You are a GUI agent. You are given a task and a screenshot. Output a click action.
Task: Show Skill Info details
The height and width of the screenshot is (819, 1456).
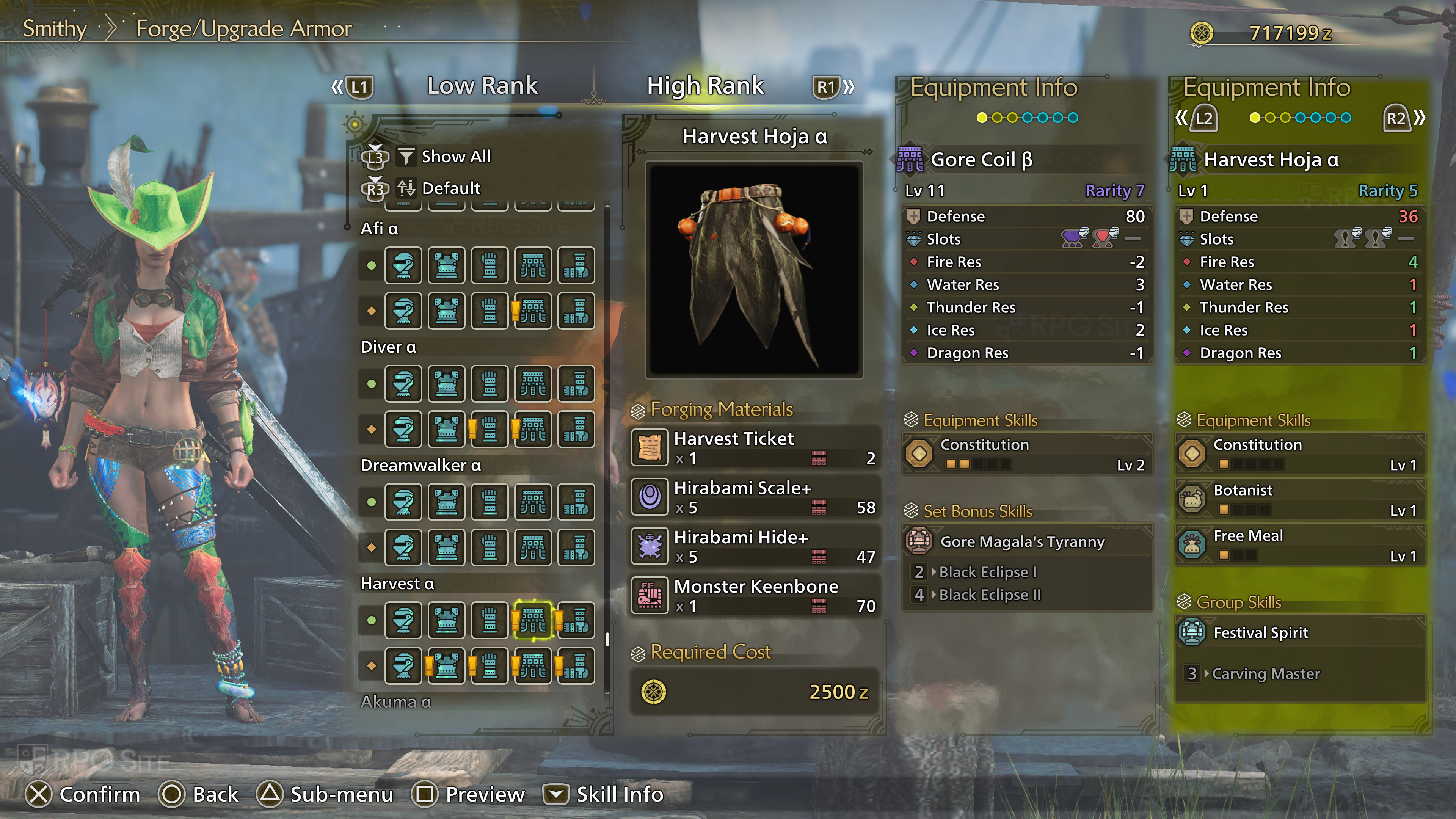click(604, 794)
